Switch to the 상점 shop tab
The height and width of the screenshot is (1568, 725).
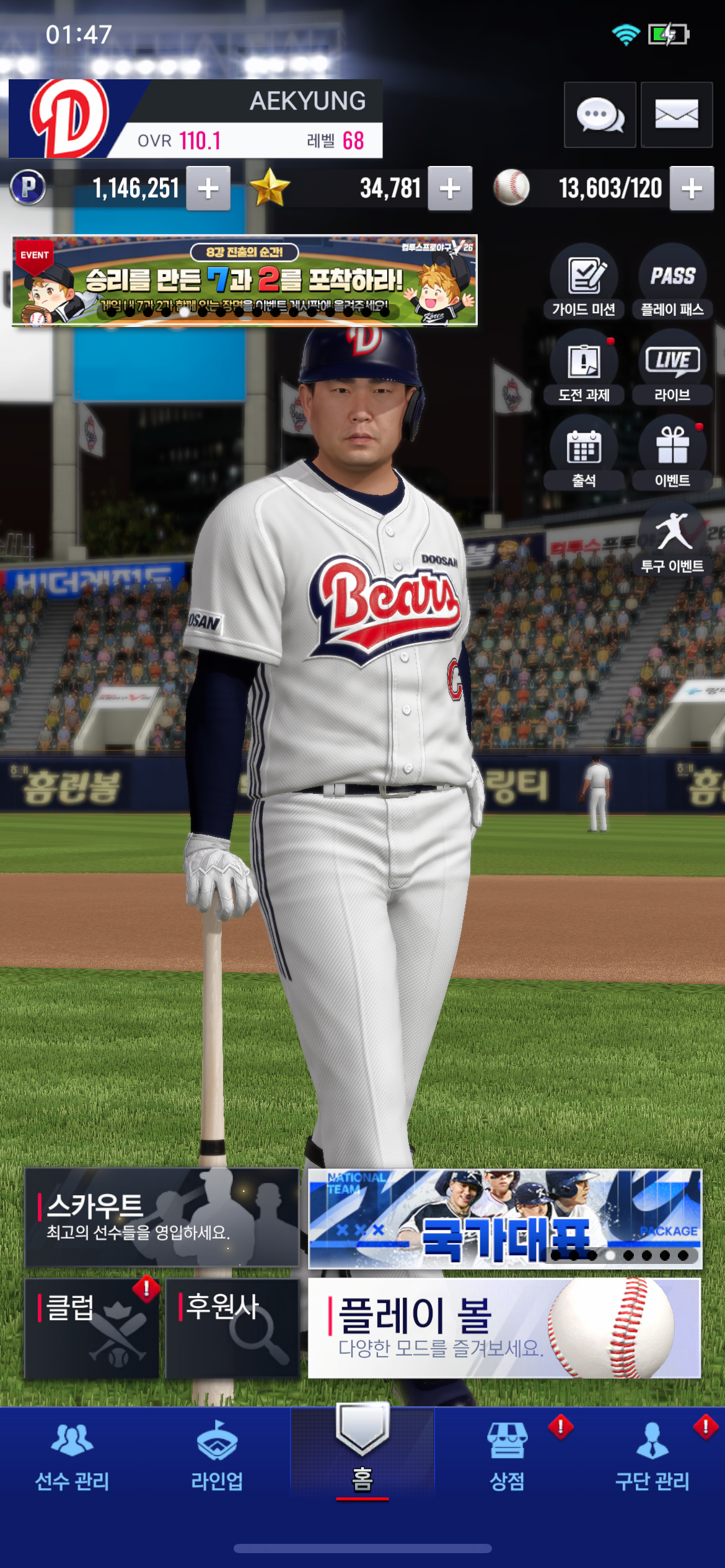(x=507, y=1454)
